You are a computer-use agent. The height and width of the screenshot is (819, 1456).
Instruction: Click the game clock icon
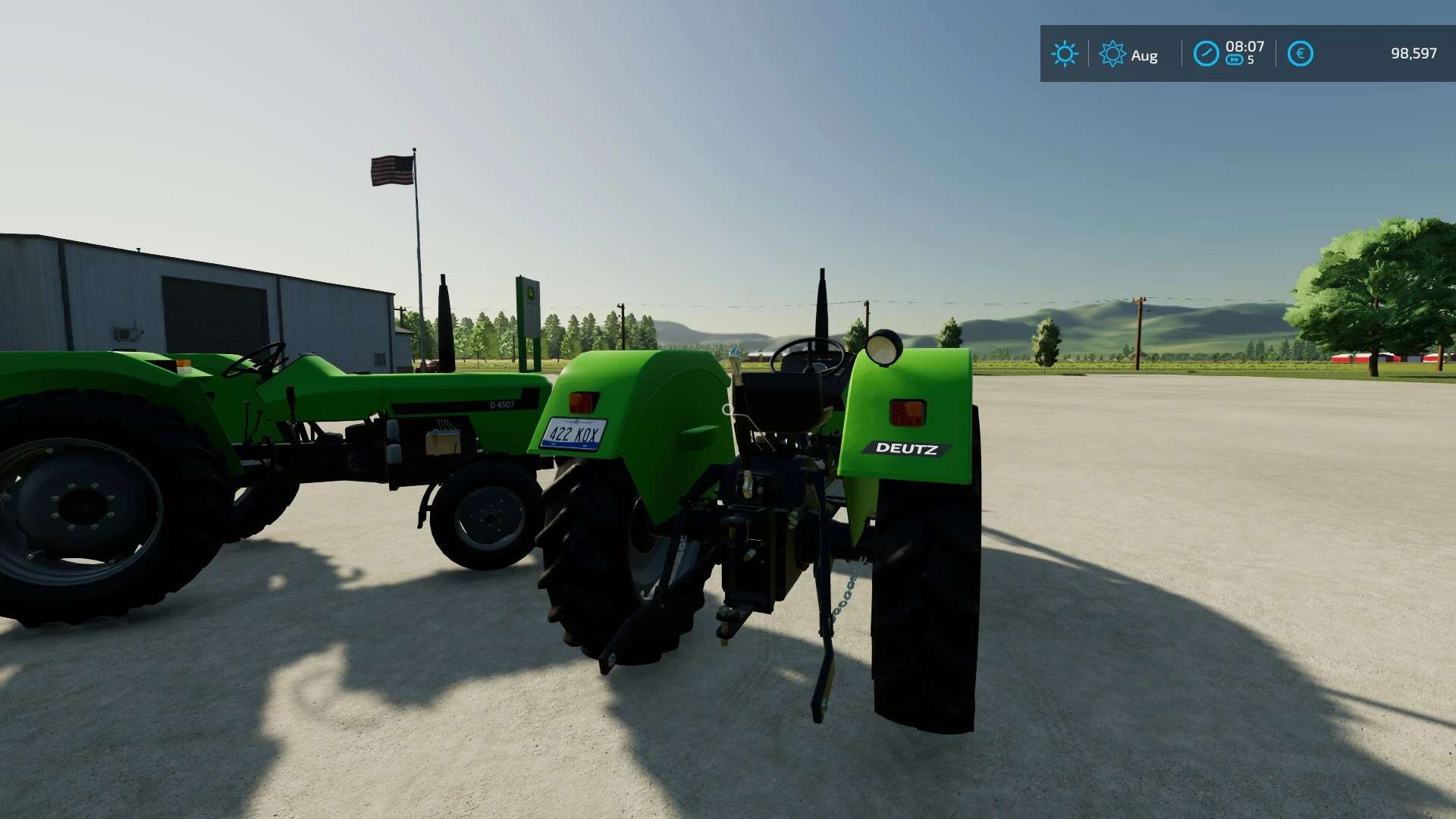tap(1206, 54)
